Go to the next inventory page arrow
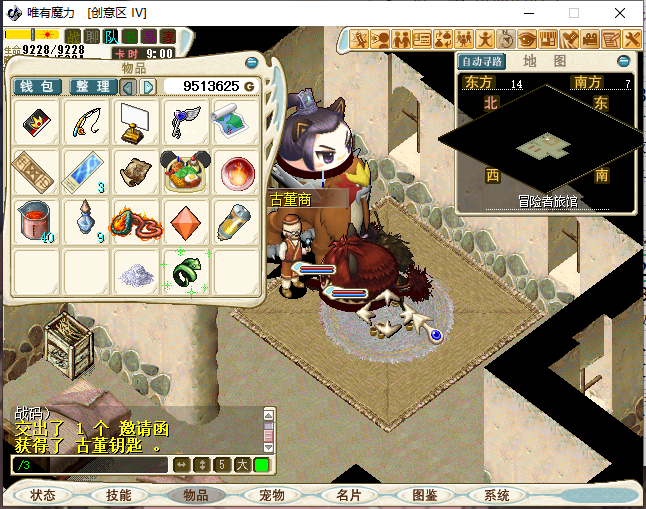Screen dimensions: 646x509 [149, 87]
